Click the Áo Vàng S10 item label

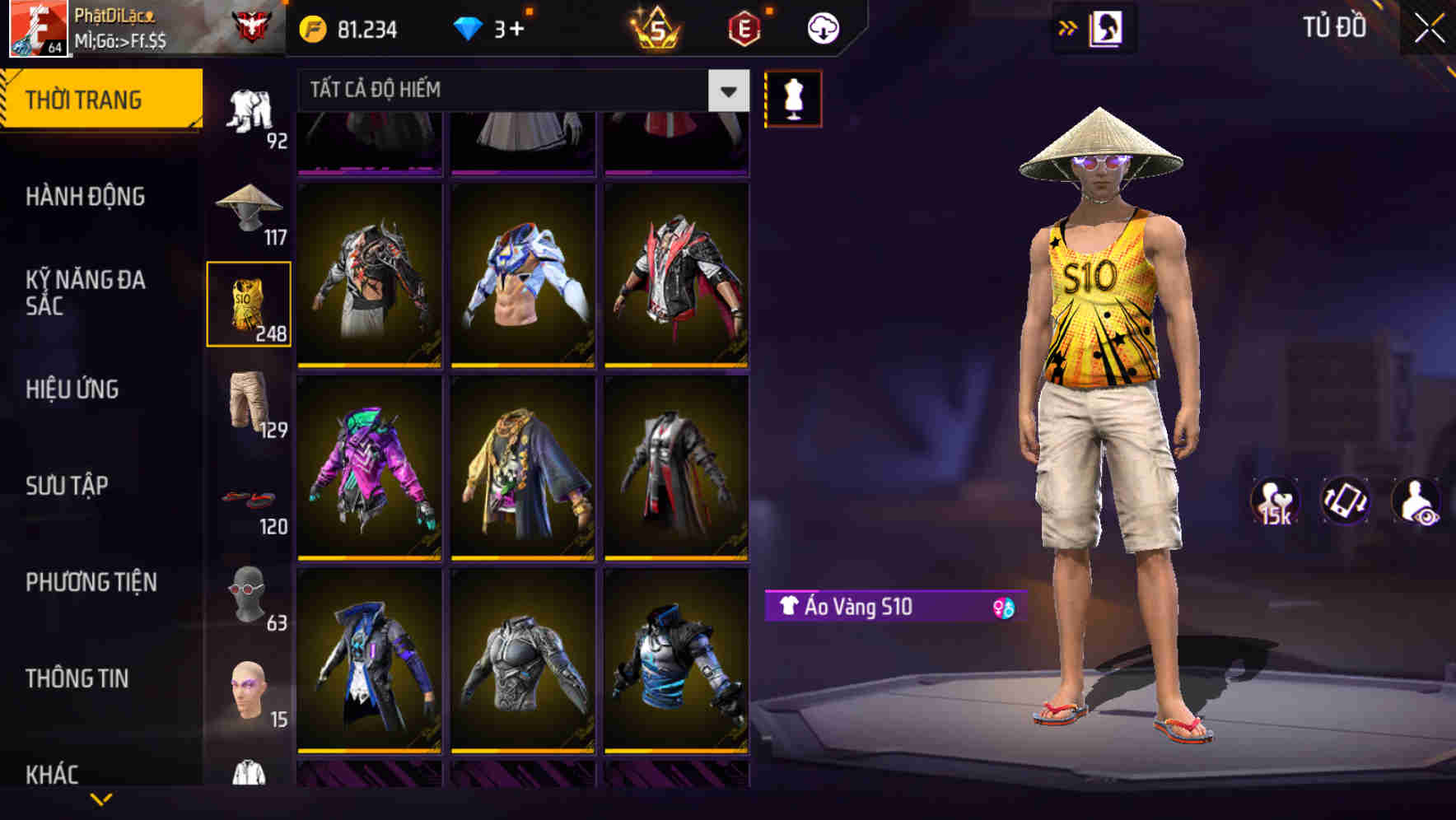point(865,608)
